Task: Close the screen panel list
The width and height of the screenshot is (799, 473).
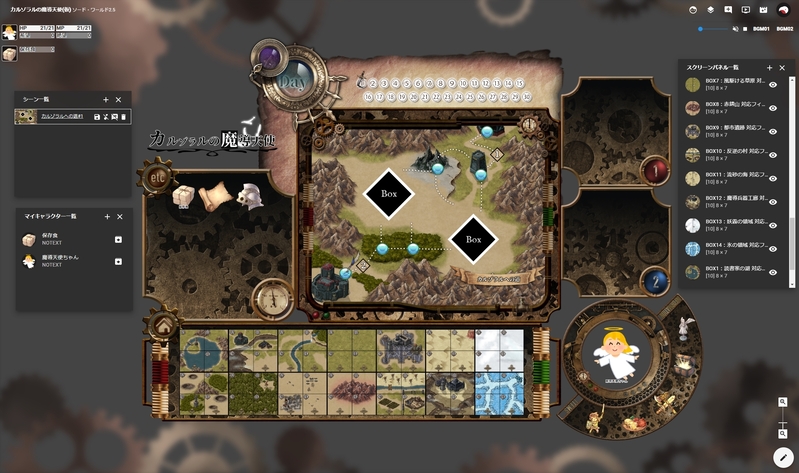Action: [782, 68]
